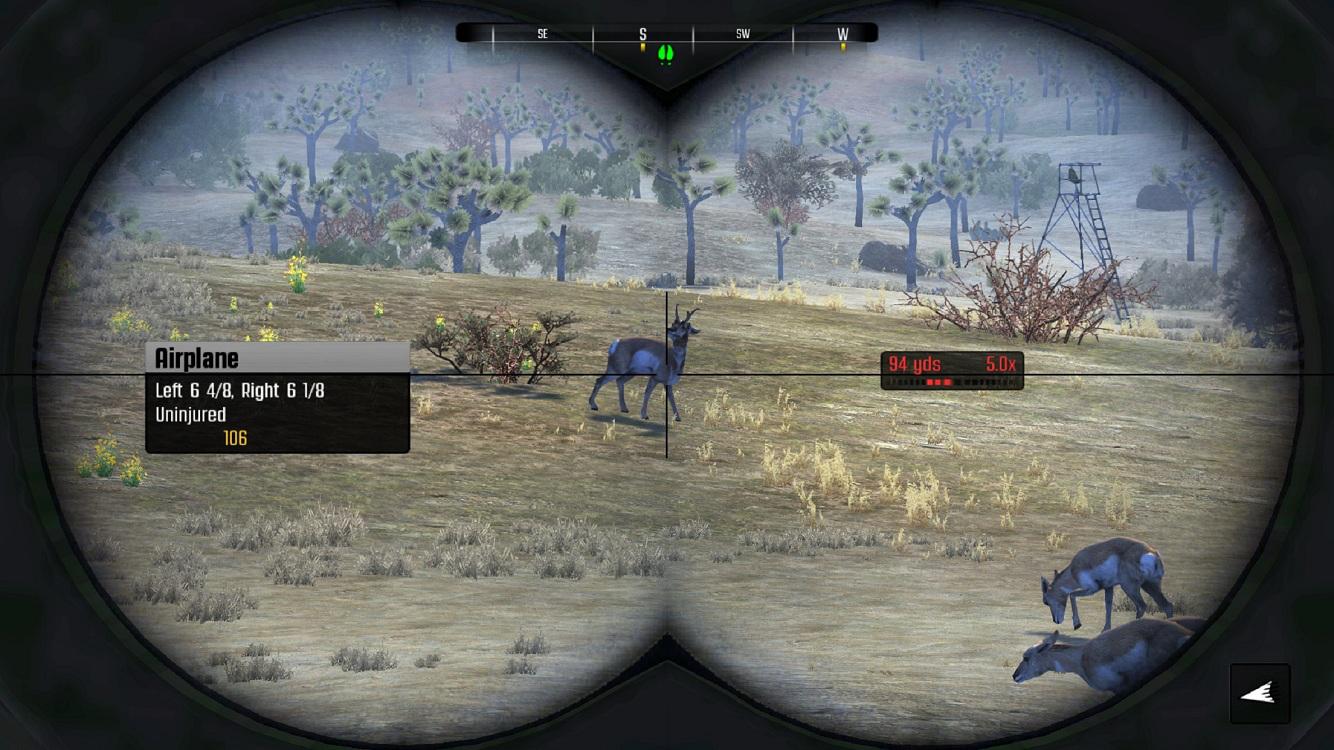Viewport: 1334px width, 750px height.
Task: Click the trophy score 106 in the info panel
Action: 232,438
